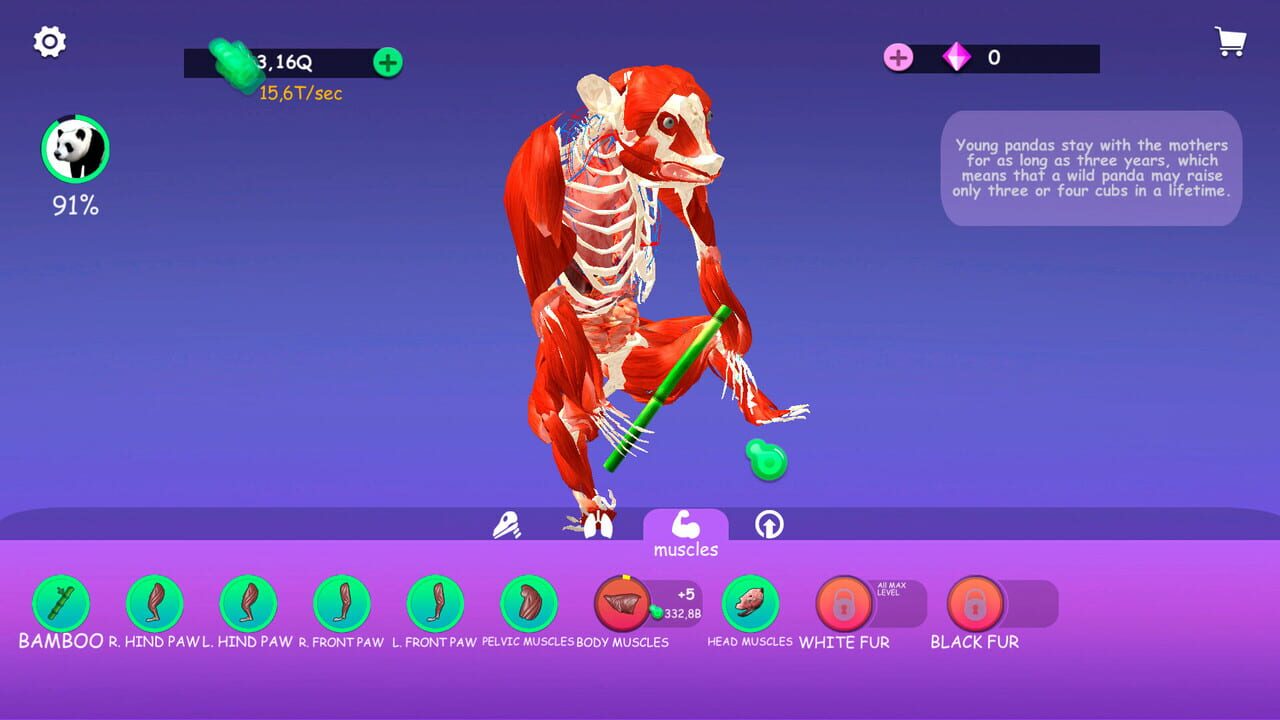Image resolution: width=1280 pixels, height=720 pixels.
Task: Upgrade the L. Front Paw muscle
Action: point(436,604)
